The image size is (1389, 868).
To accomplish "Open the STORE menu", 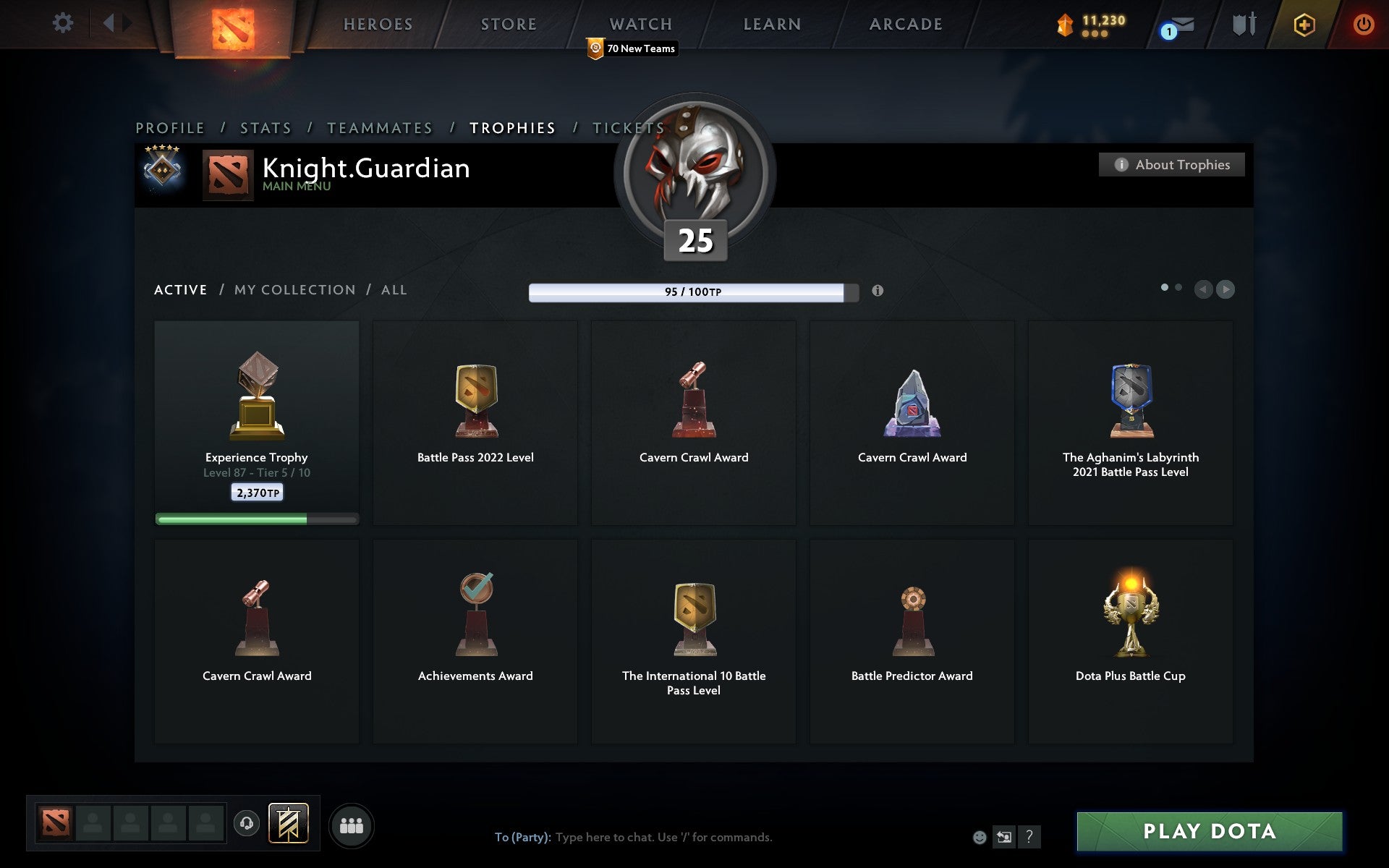I will (508, 23).
